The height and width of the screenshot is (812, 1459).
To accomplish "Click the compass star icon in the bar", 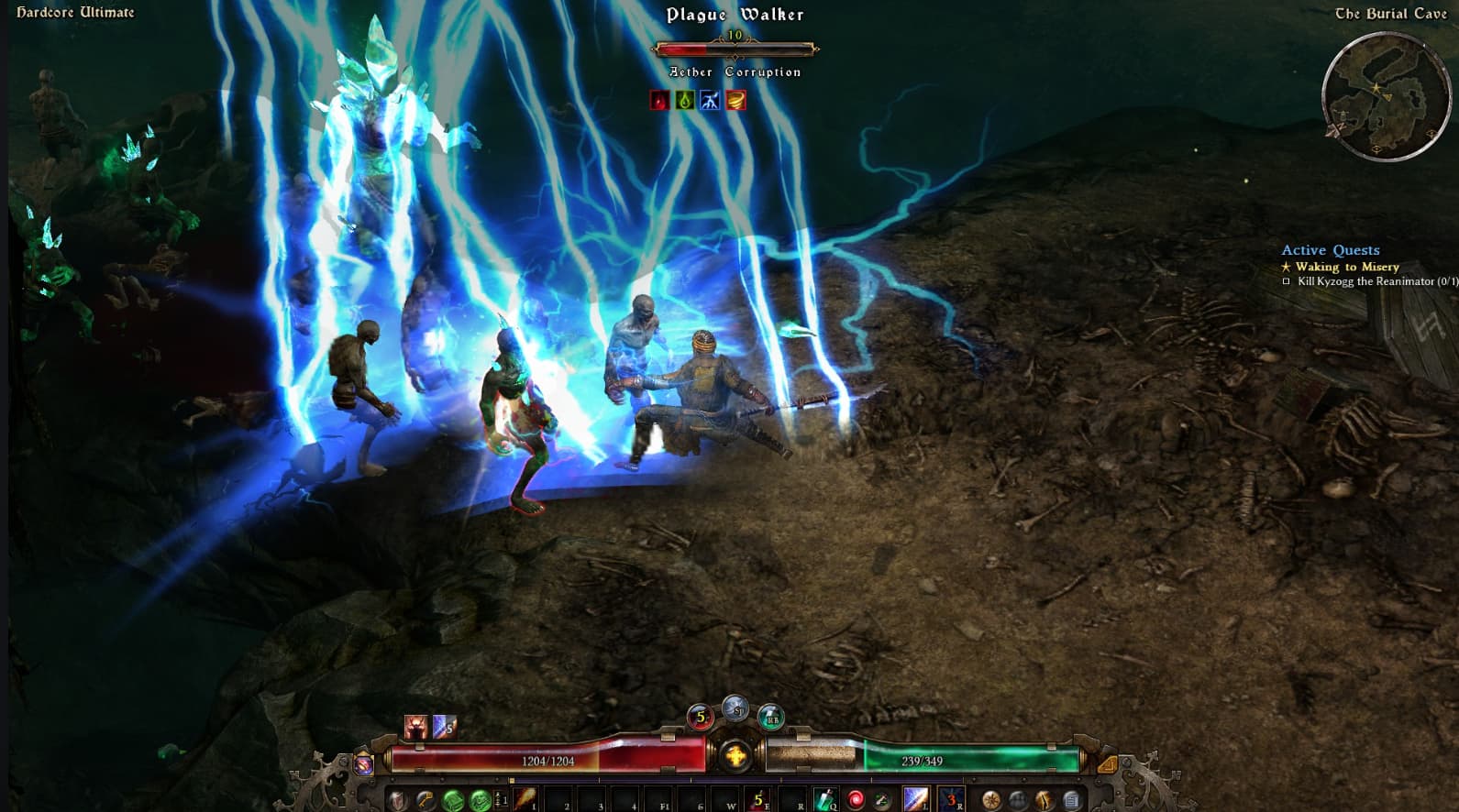I will (990, 800).
